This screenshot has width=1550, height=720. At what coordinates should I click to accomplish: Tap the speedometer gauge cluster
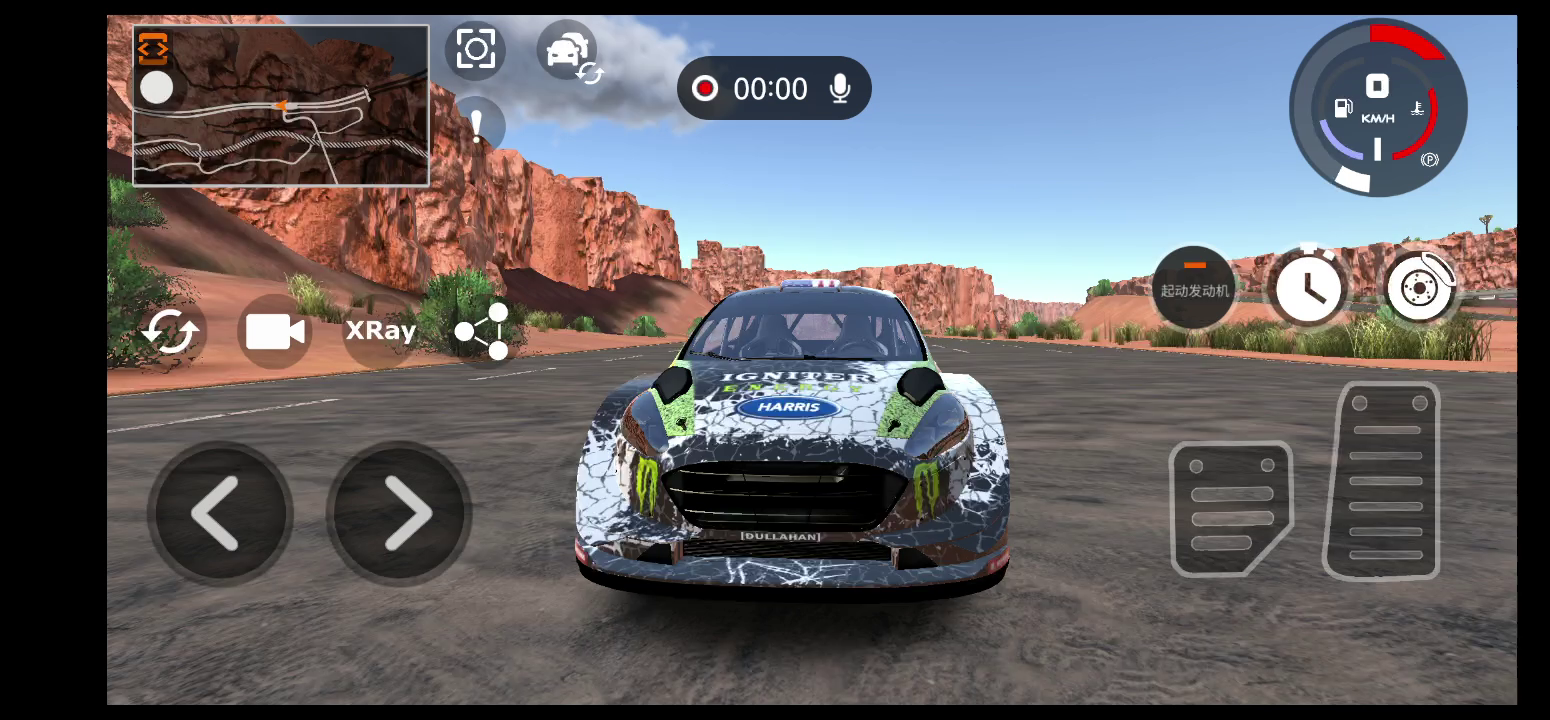click(1378, 108)
